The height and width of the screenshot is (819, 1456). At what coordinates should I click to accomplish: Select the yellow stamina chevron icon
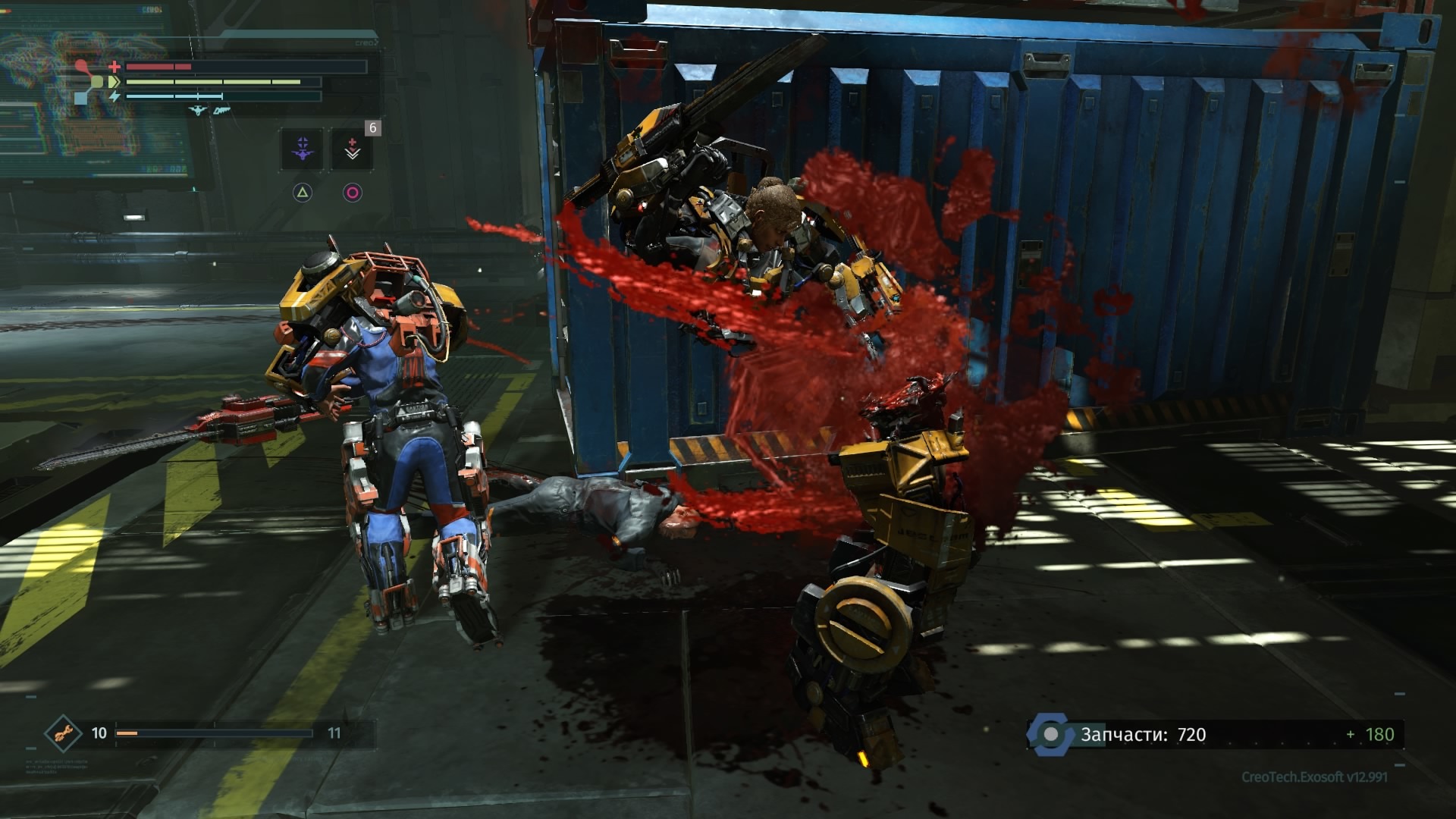click(x=114, y=82)
